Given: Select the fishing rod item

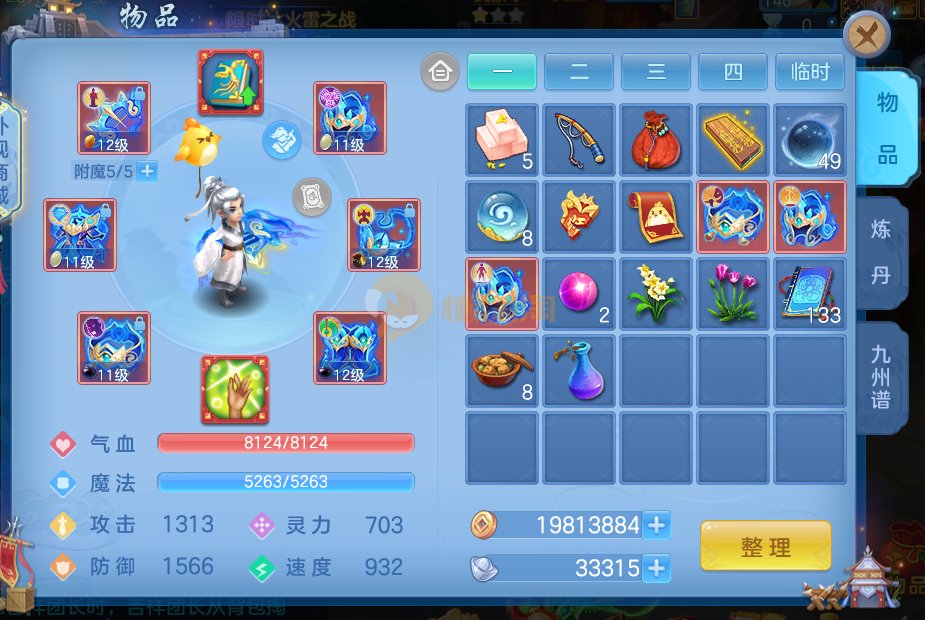Looking at the screenshot, I should click(x=579, y=140).
